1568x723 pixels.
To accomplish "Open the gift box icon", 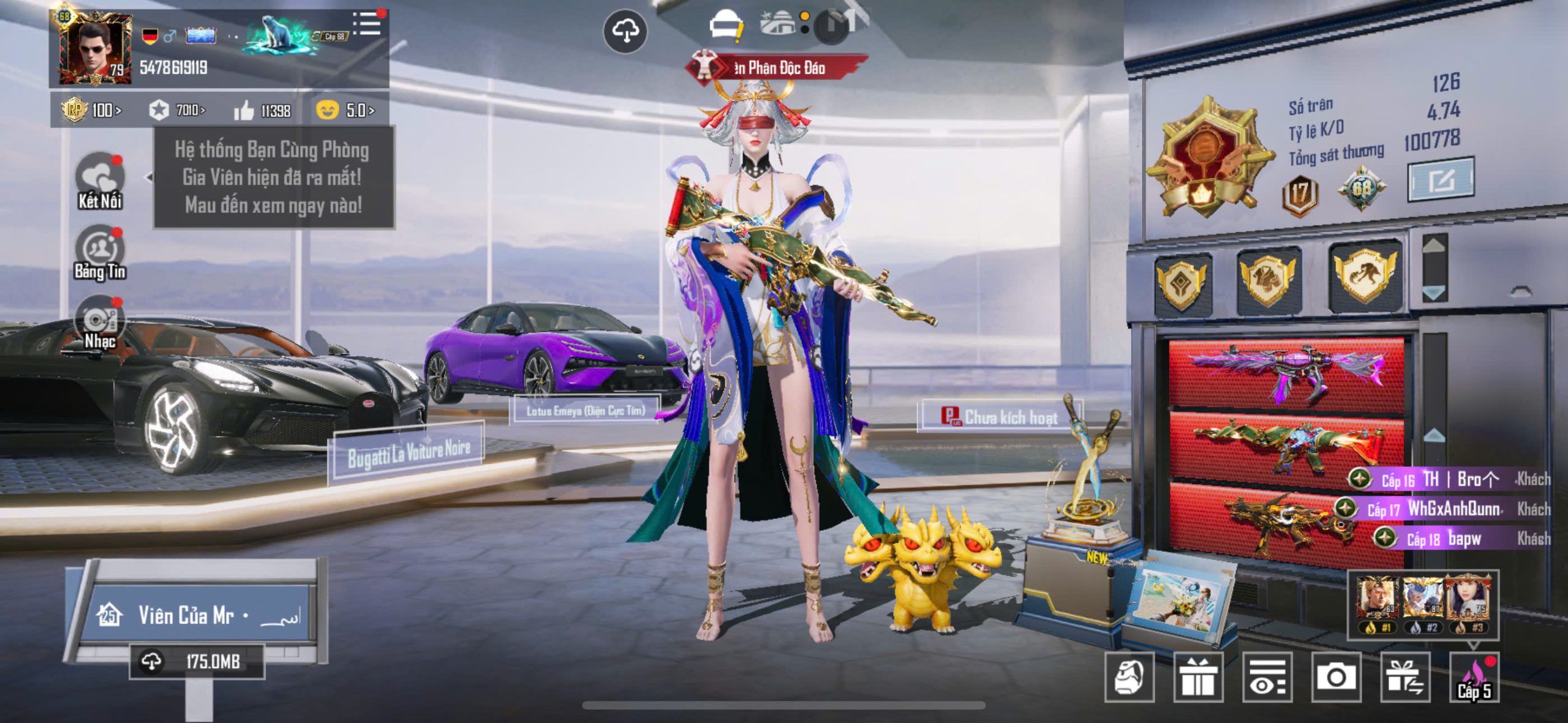I will pyautogui.click(x=1198, y=677).
